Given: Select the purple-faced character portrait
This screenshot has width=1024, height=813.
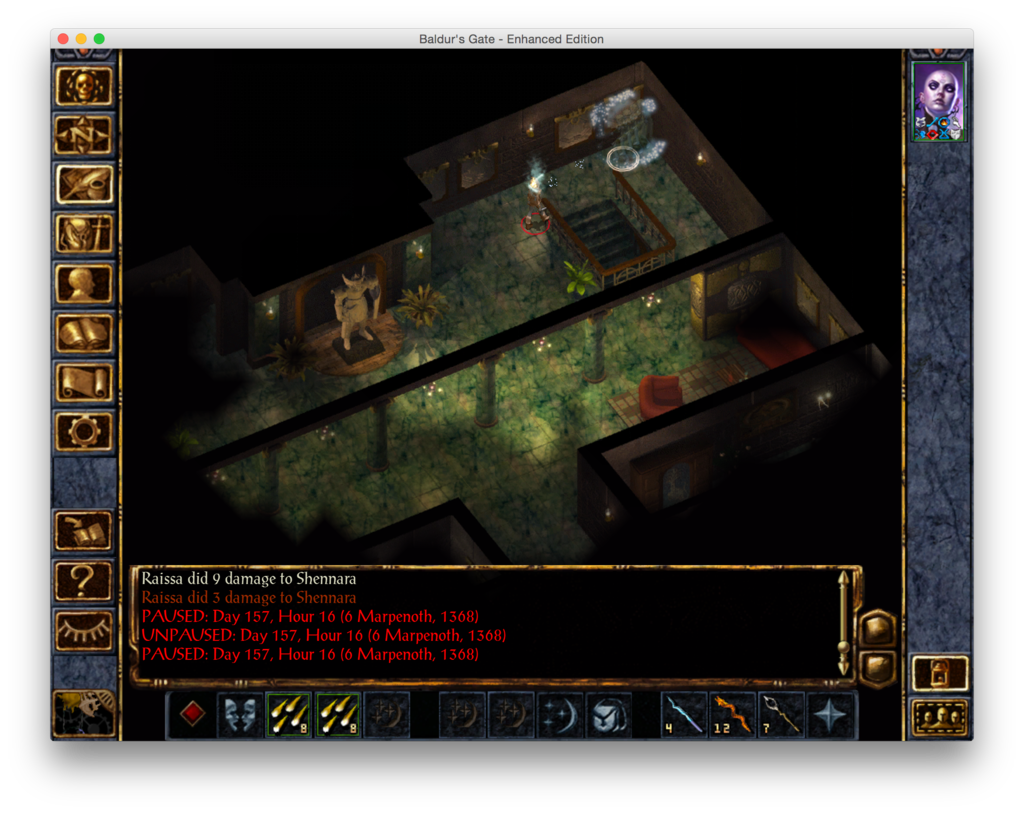Looking at the screenshot, I should point(940,101).
